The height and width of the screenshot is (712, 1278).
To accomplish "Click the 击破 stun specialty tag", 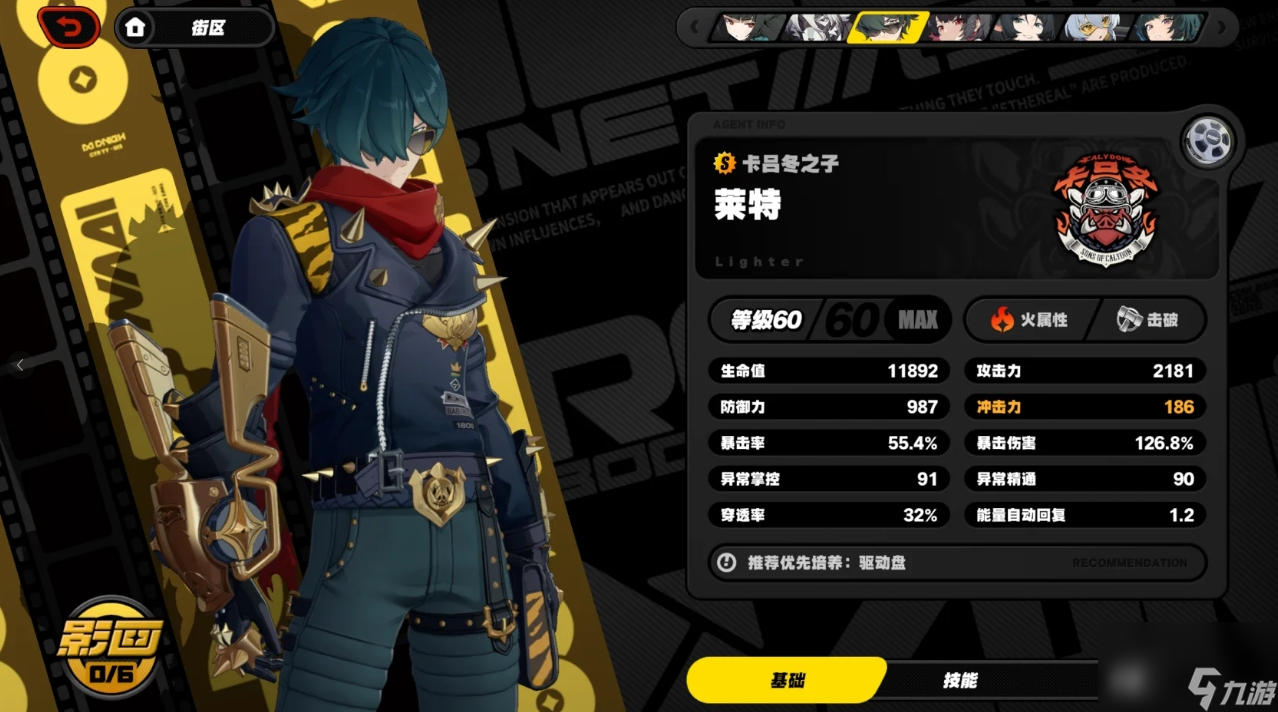I will pyautogui.click(x=1149, y=320).
